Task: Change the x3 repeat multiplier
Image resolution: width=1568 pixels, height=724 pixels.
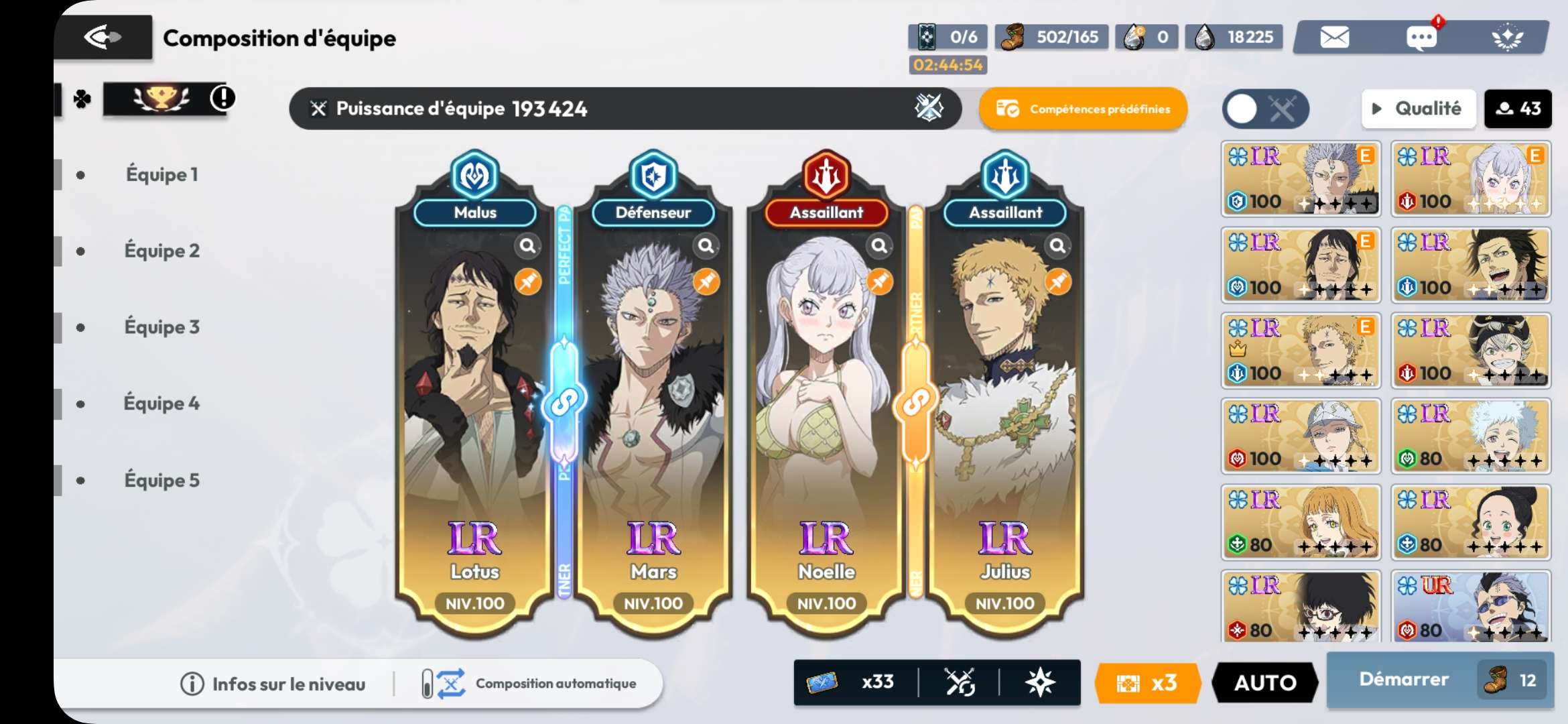Action: point(1147,682)
